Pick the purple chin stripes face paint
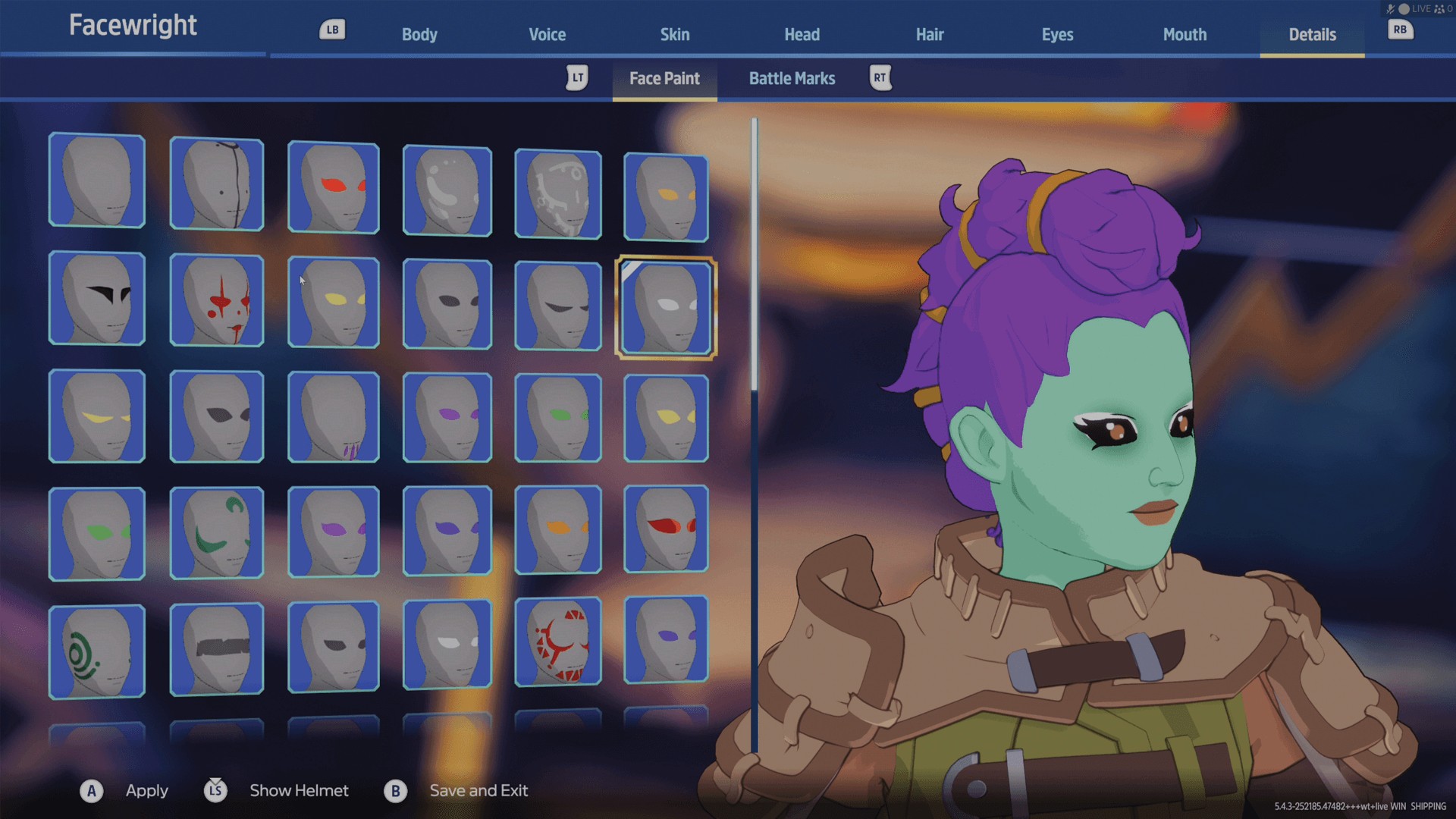This screenshot has height=819, width=1456. pos(334,417)
